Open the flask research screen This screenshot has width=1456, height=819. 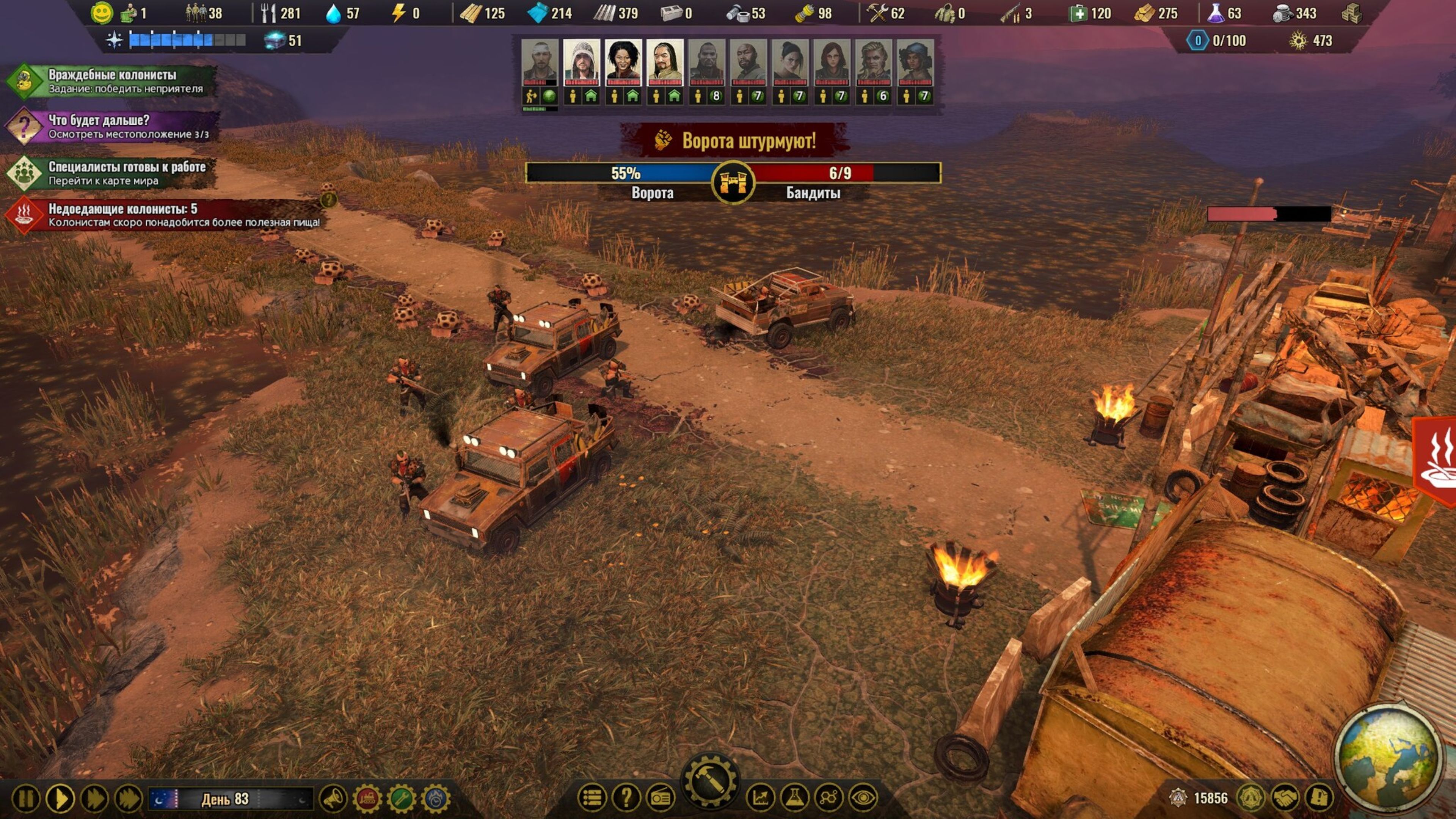click(795, 797)
